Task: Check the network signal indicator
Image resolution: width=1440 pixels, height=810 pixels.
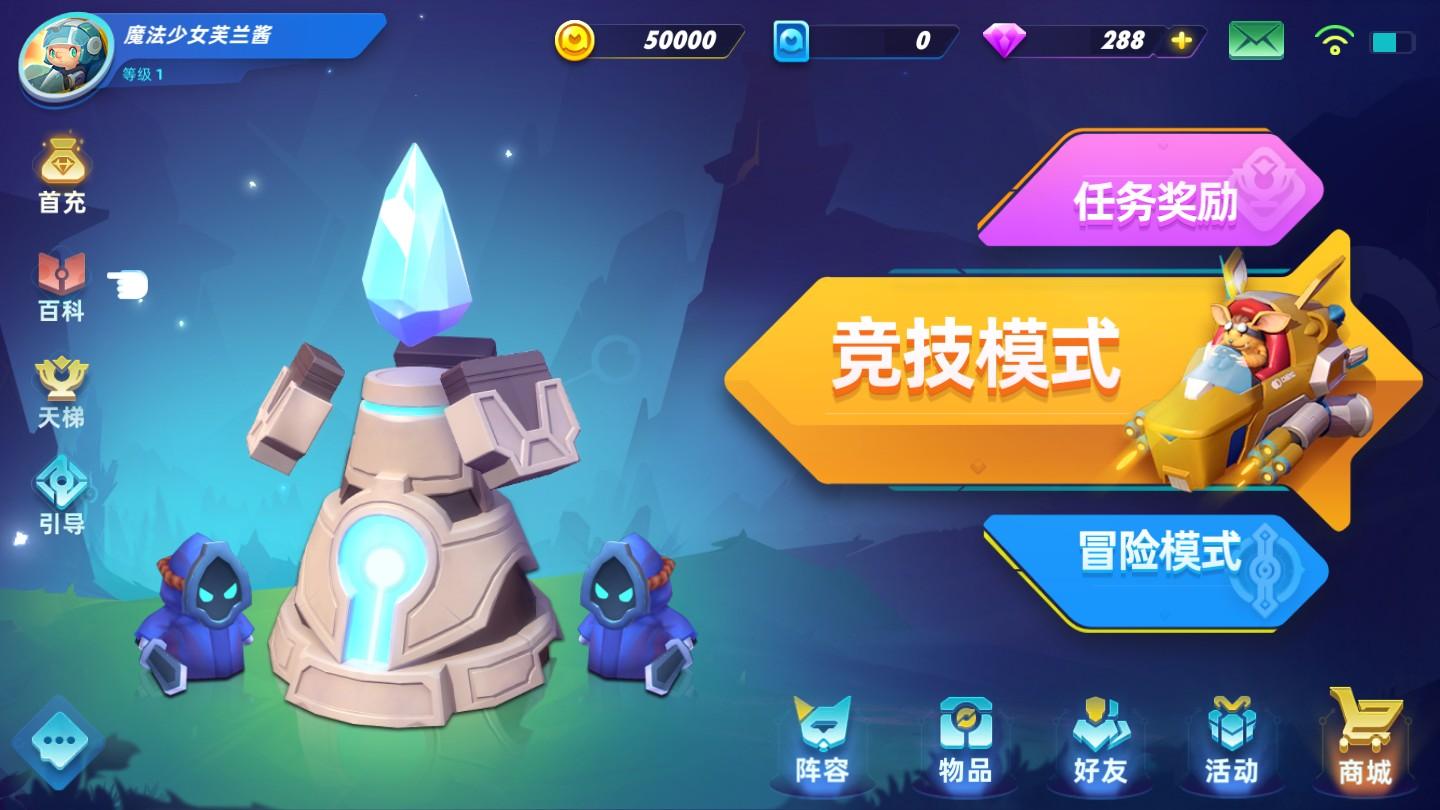Action: (x=1333, y=40)
